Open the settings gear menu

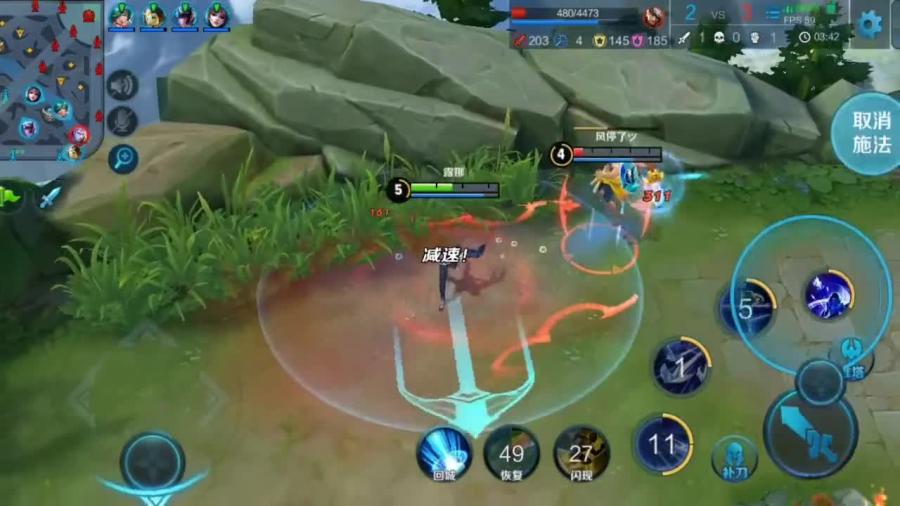870,24
